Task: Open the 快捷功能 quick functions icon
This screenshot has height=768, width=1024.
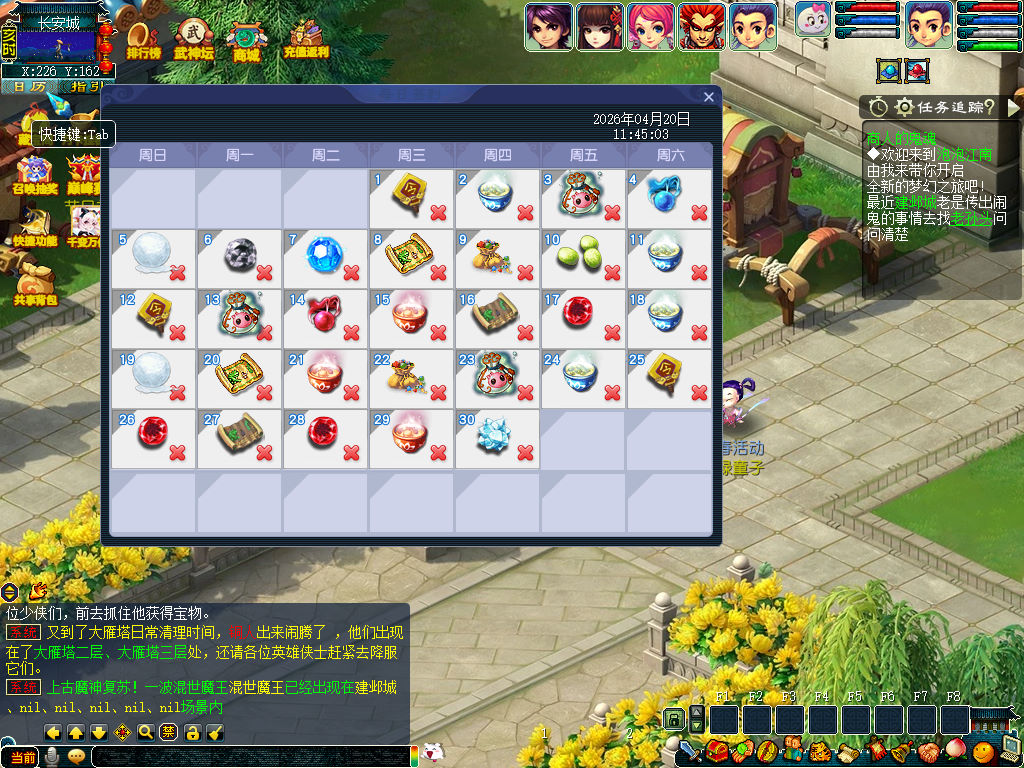Action: pos(35,226)
